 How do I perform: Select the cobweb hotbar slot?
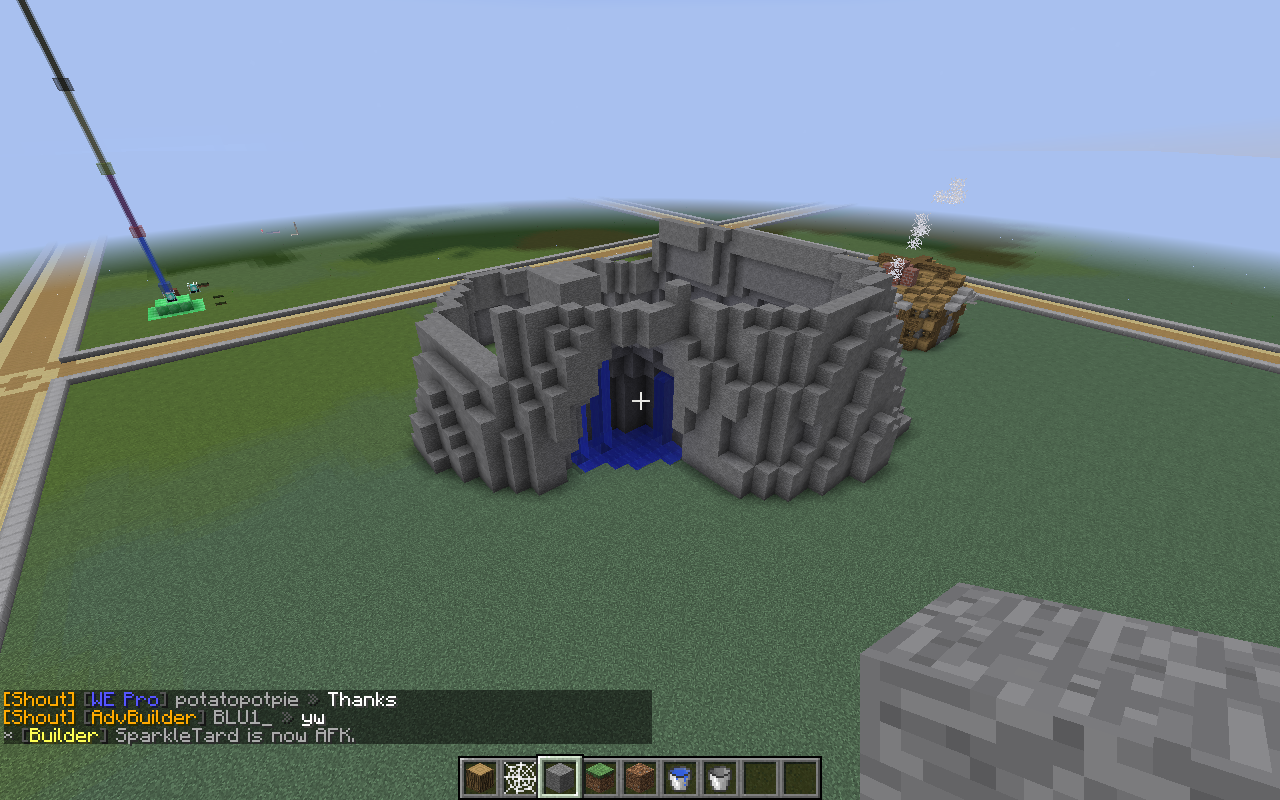[x=520, y=778]
